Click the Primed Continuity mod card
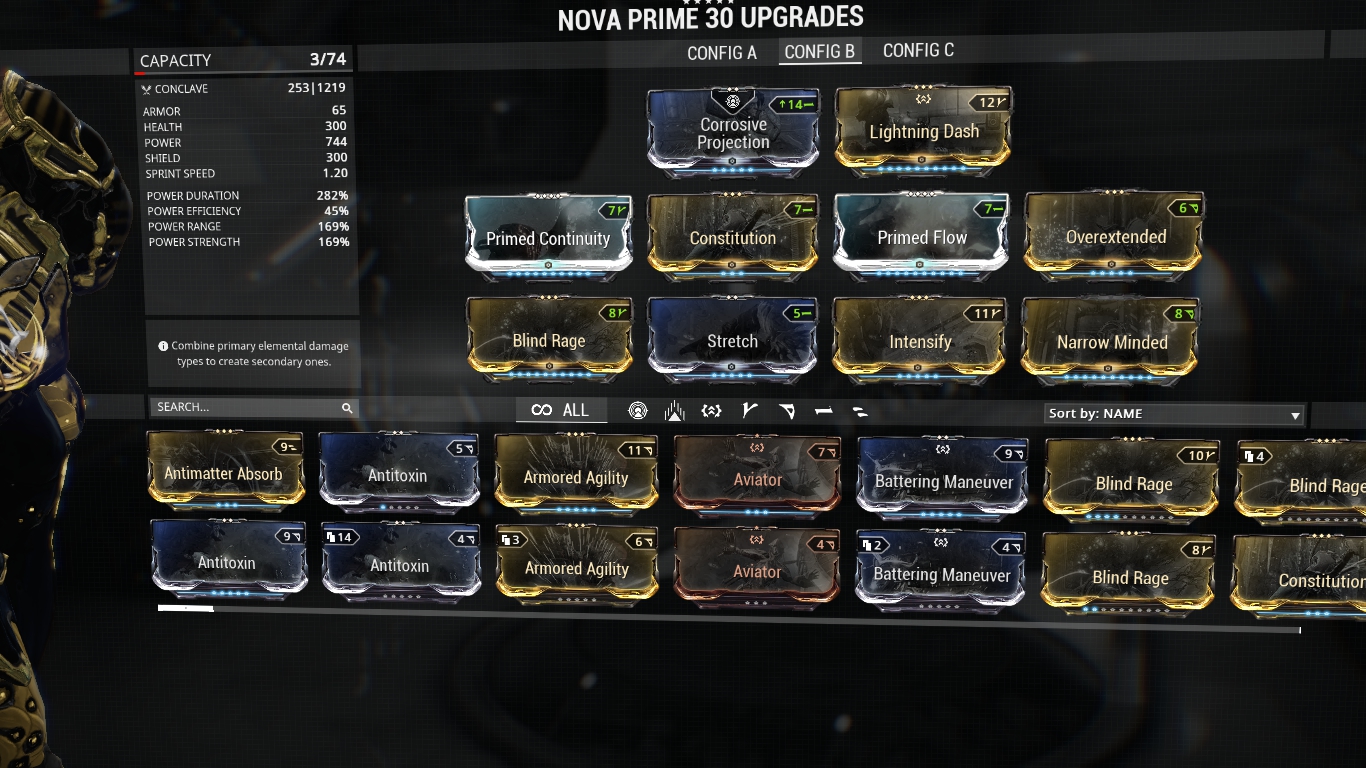 click(x=547, y=237)
